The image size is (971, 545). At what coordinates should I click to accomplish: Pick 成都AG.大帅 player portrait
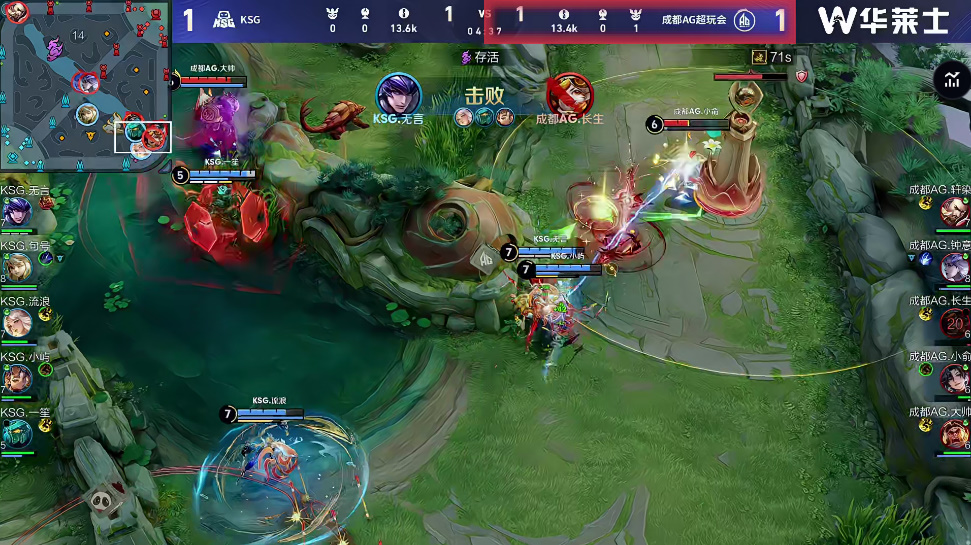coord(954,434)
